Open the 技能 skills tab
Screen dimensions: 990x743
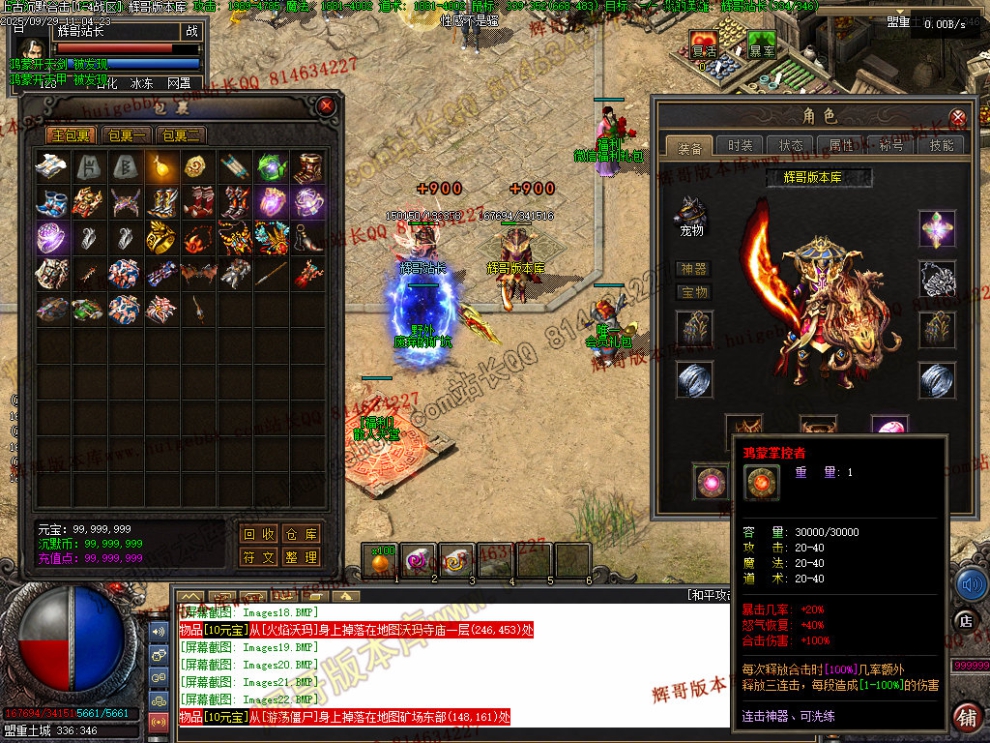(x=941, y=146)
